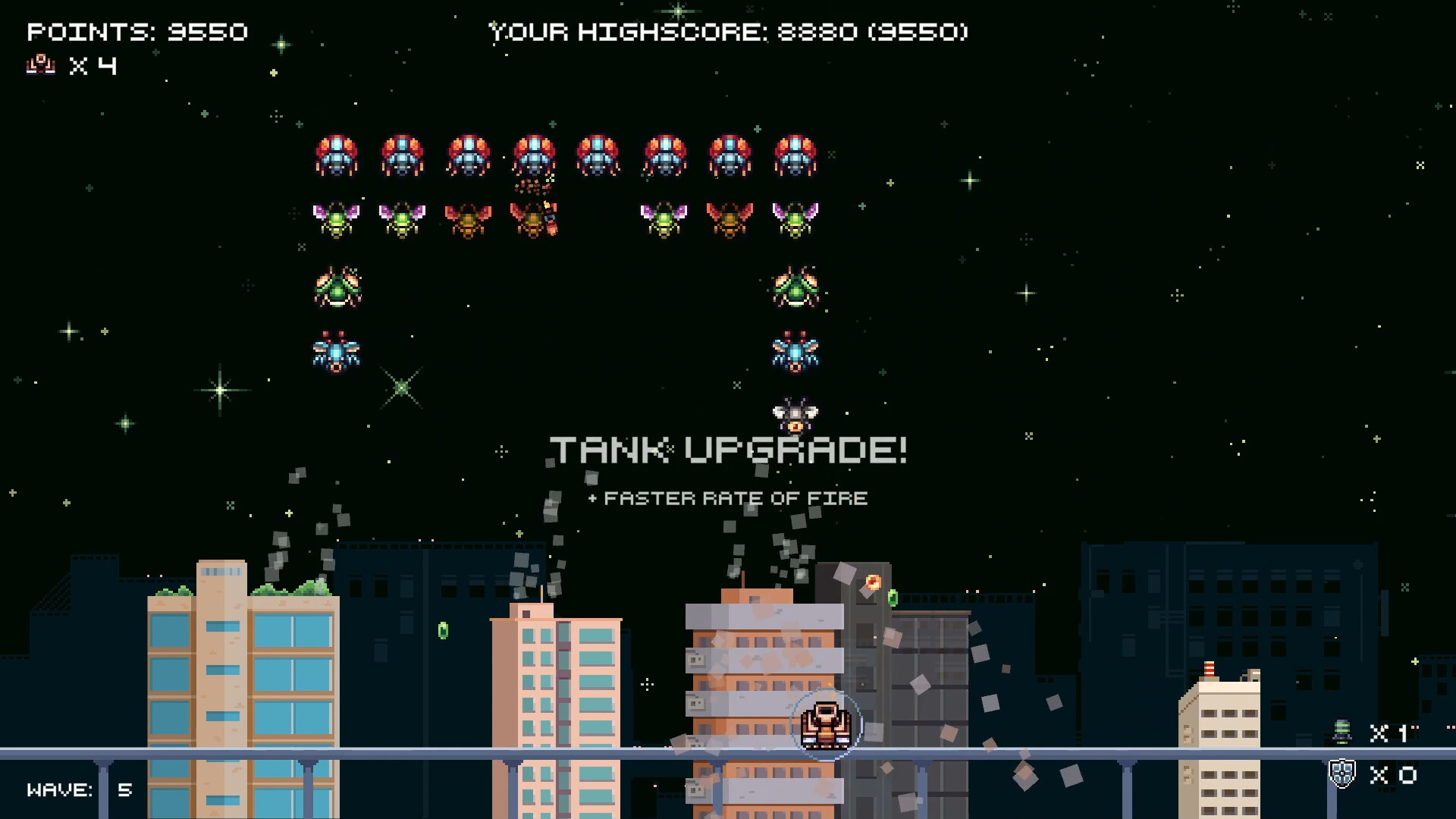Select the green mantis alien on the right column

[795, 288]
